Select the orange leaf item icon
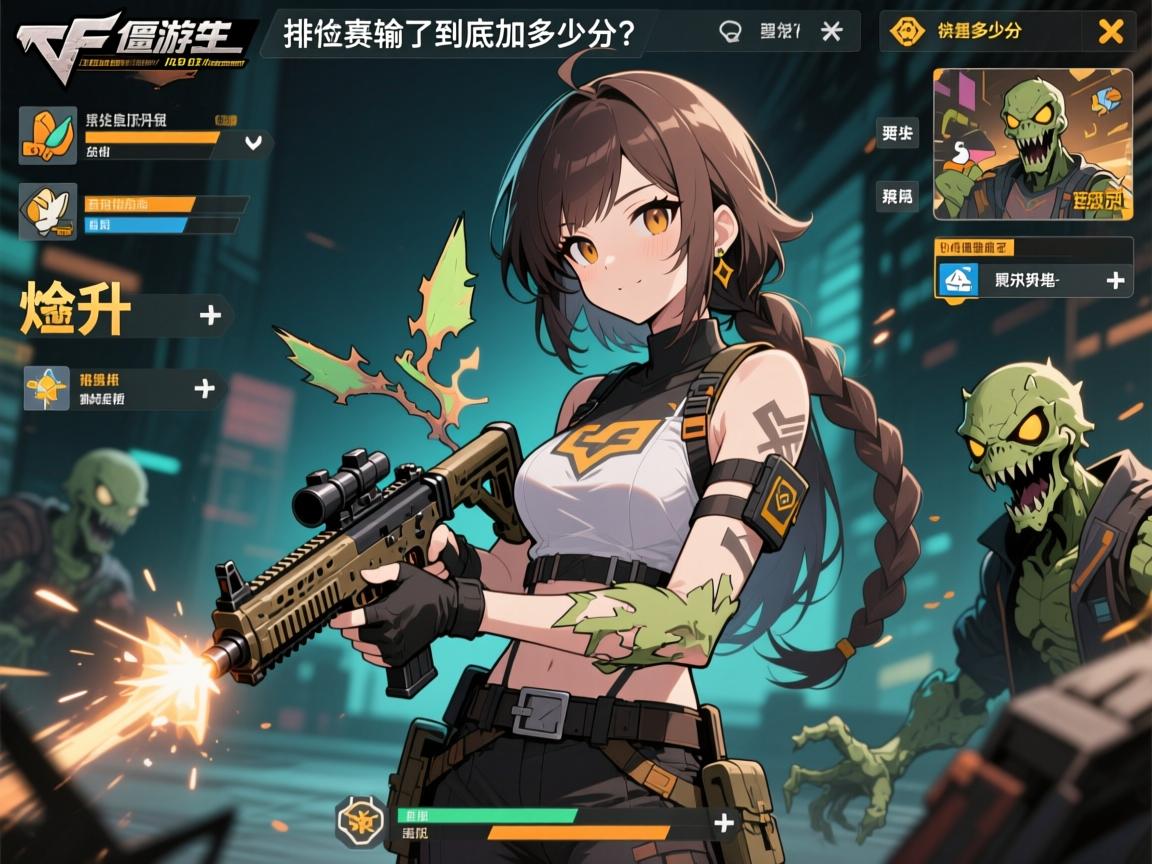 tap(48, 136)
